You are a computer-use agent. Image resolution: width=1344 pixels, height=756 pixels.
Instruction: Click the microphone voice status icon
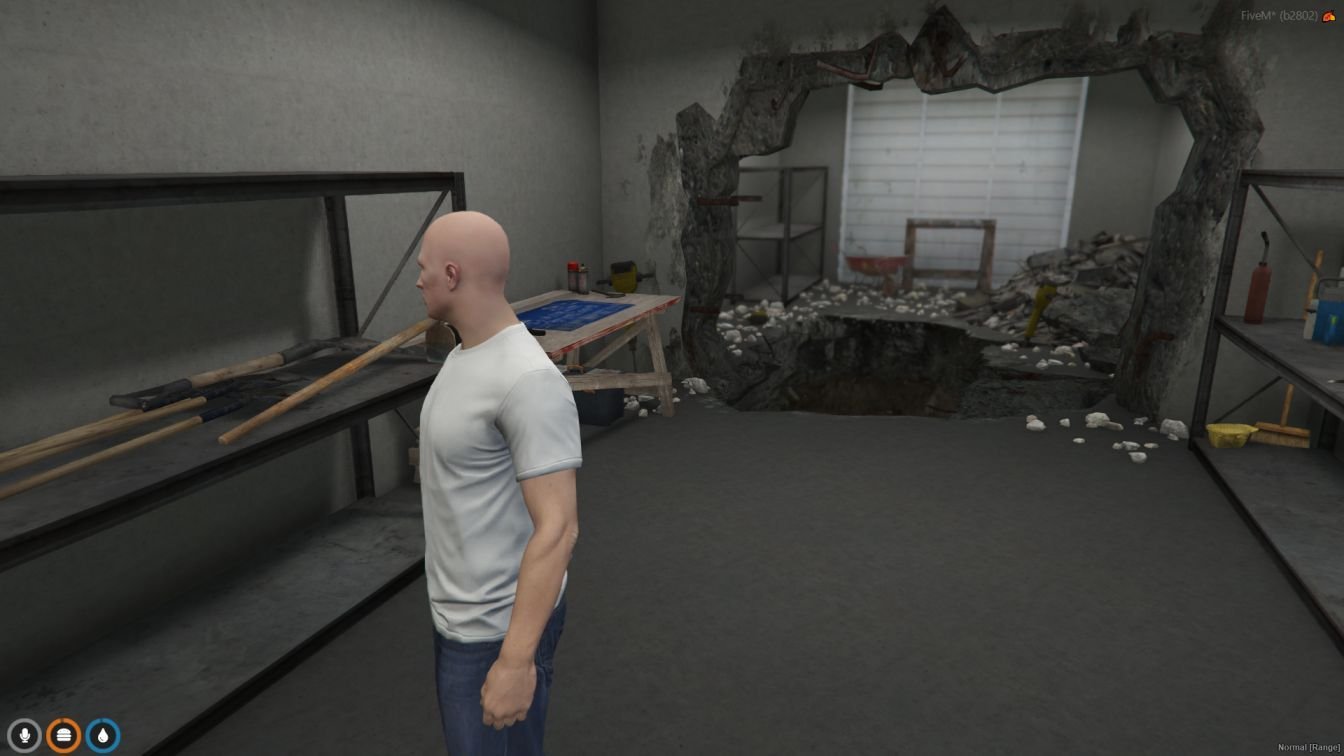pos(24,736)
